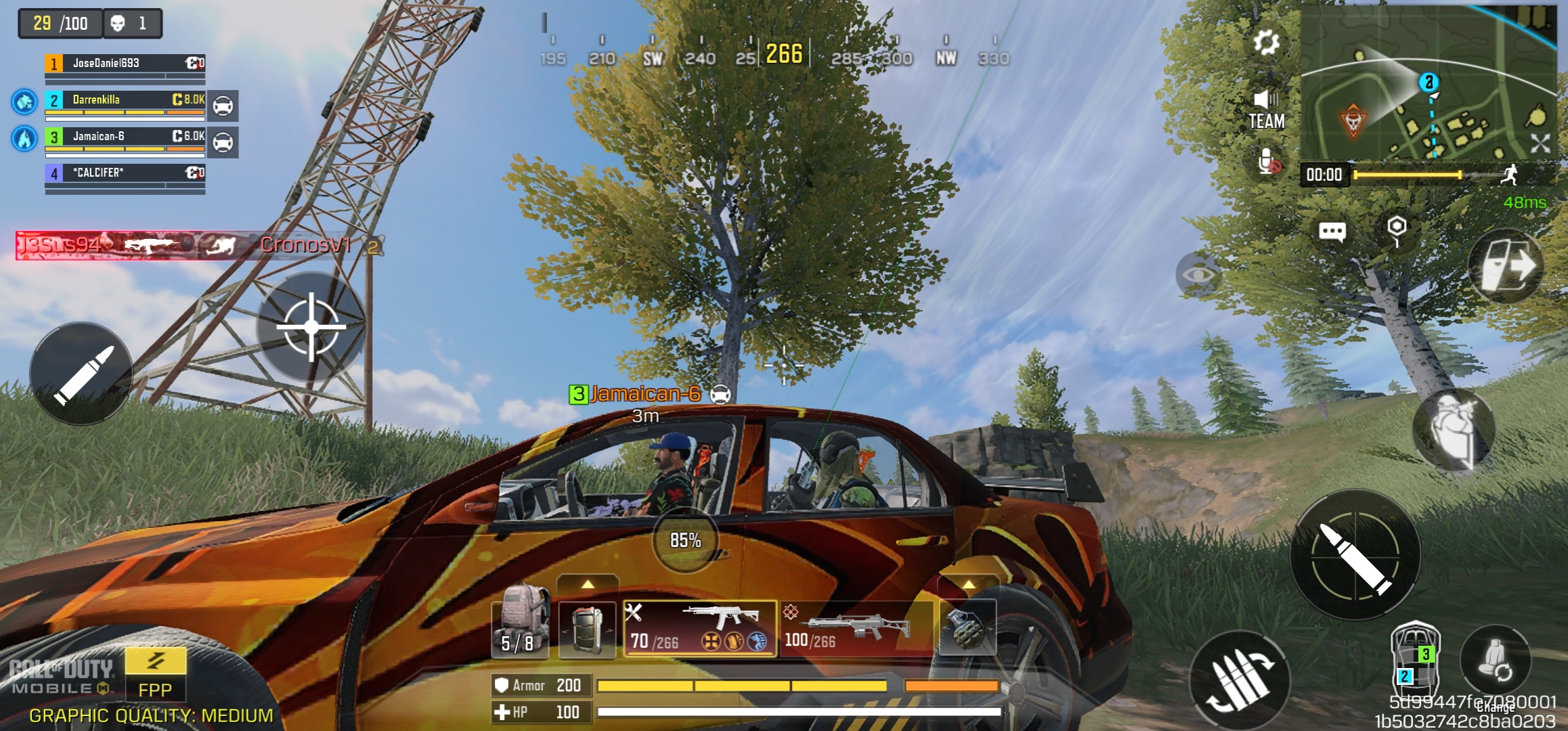This screenshot has width=1568, height=731.
Task: Select the grenade slot
Action: click(967, 628)
